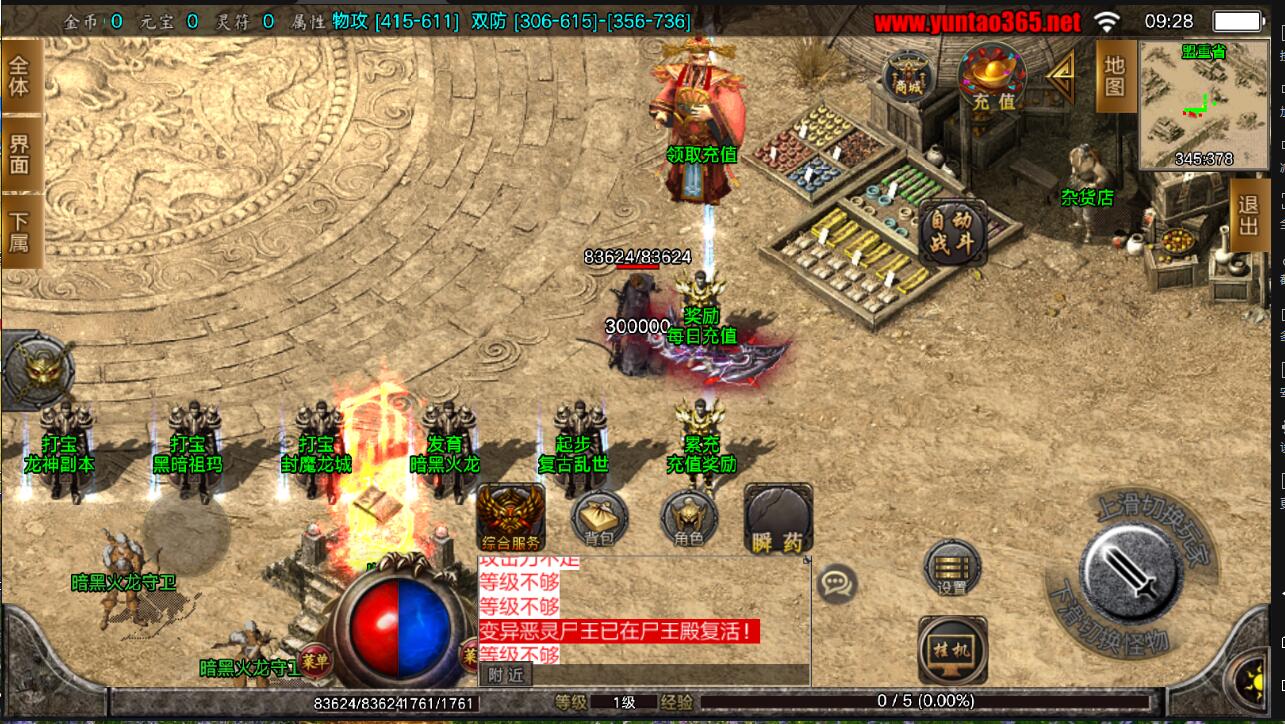The height and width of the screenshot is (724, 1285).
Task: Select the 界面 interface tab
Action: pyautogui.click(x=20, y=153)
